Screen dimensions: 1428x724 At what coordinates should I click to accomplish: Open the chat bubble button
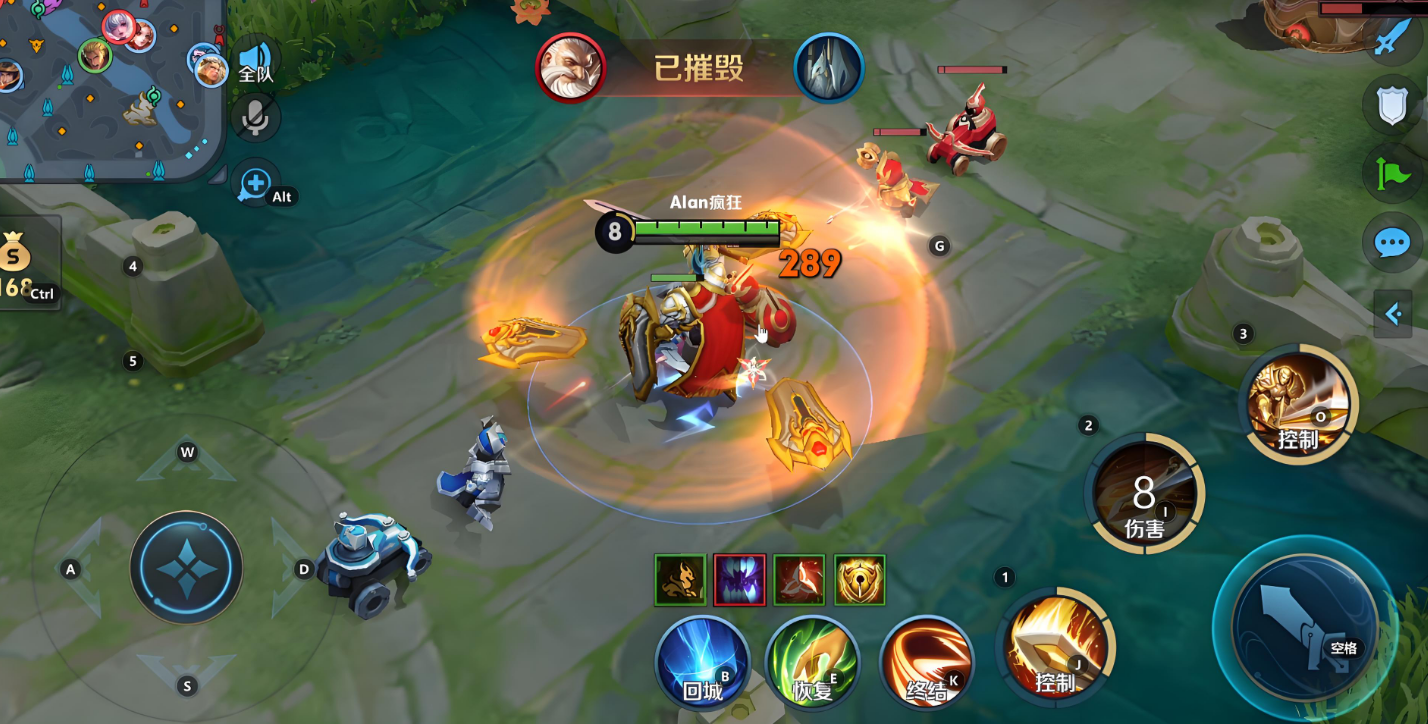1392,242
